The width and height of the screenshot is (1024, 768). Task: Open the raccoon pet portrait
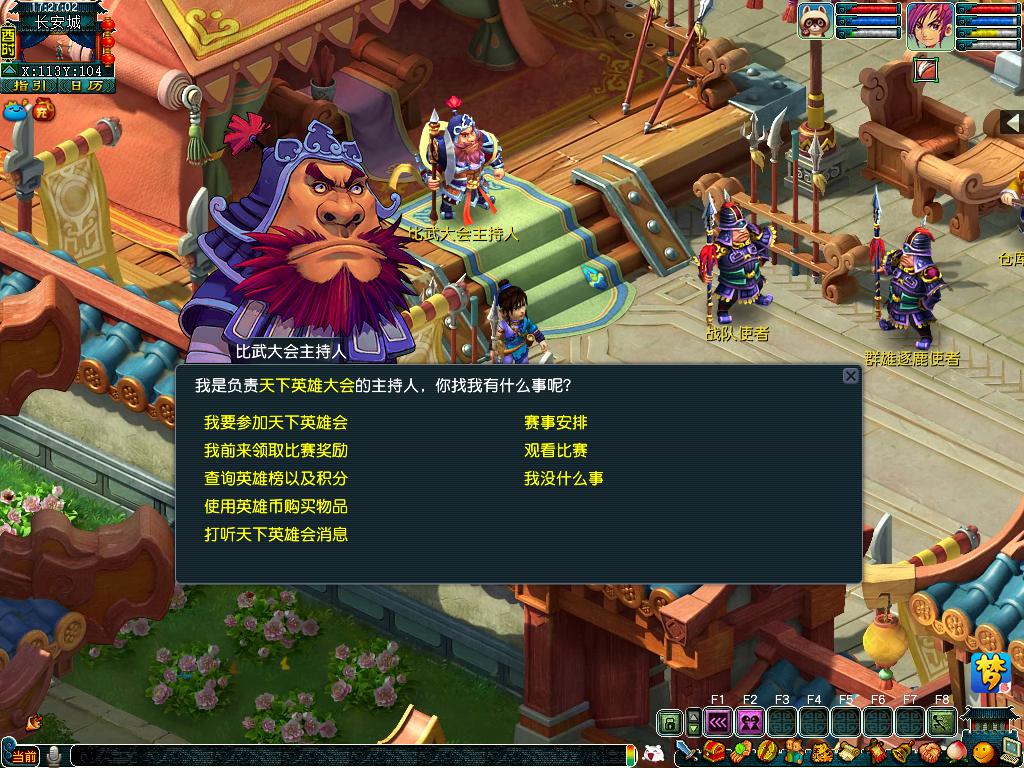(x=815, y=20)
